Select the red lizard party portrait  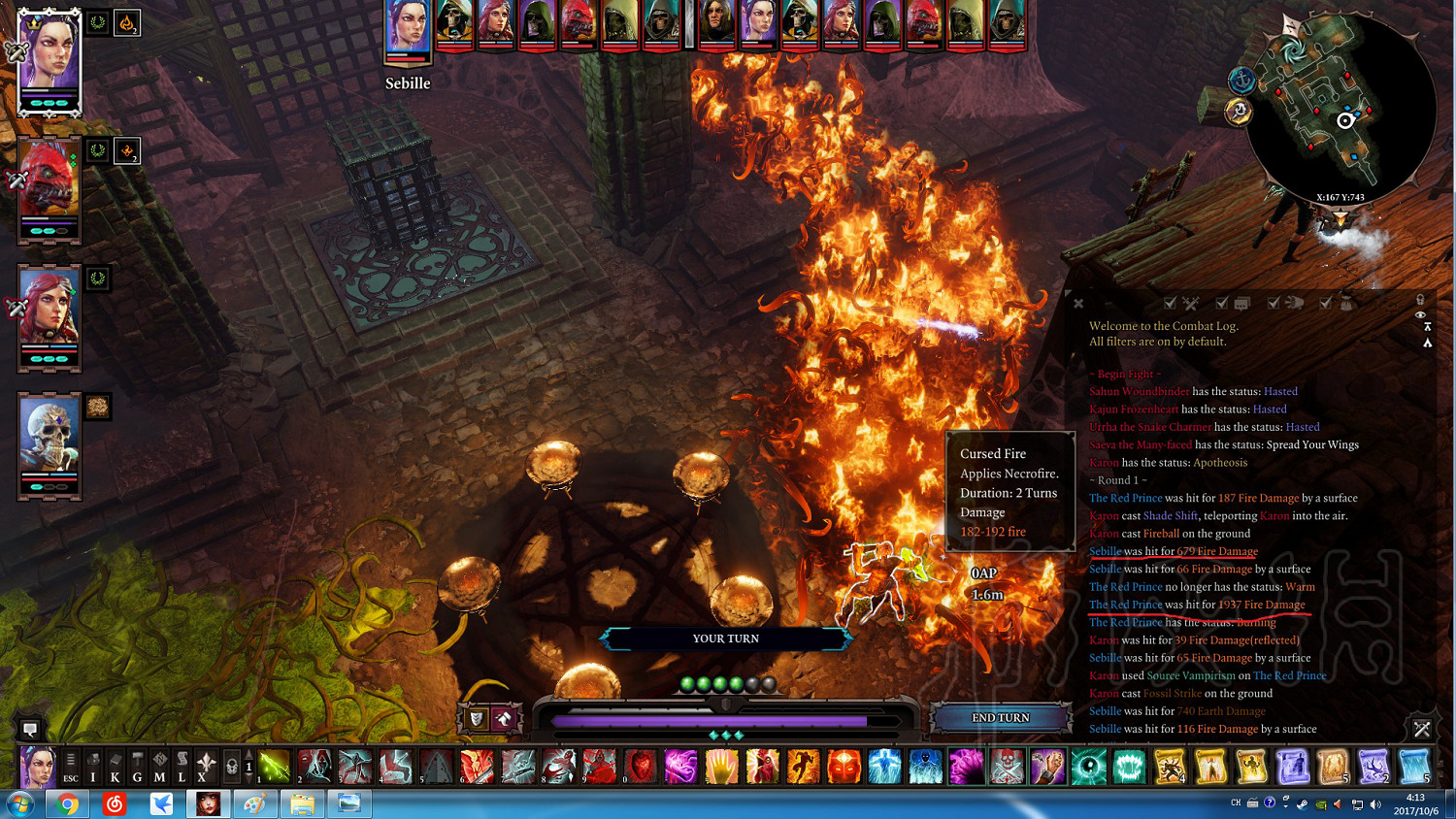pyautogui.click(x=49, y=184)
